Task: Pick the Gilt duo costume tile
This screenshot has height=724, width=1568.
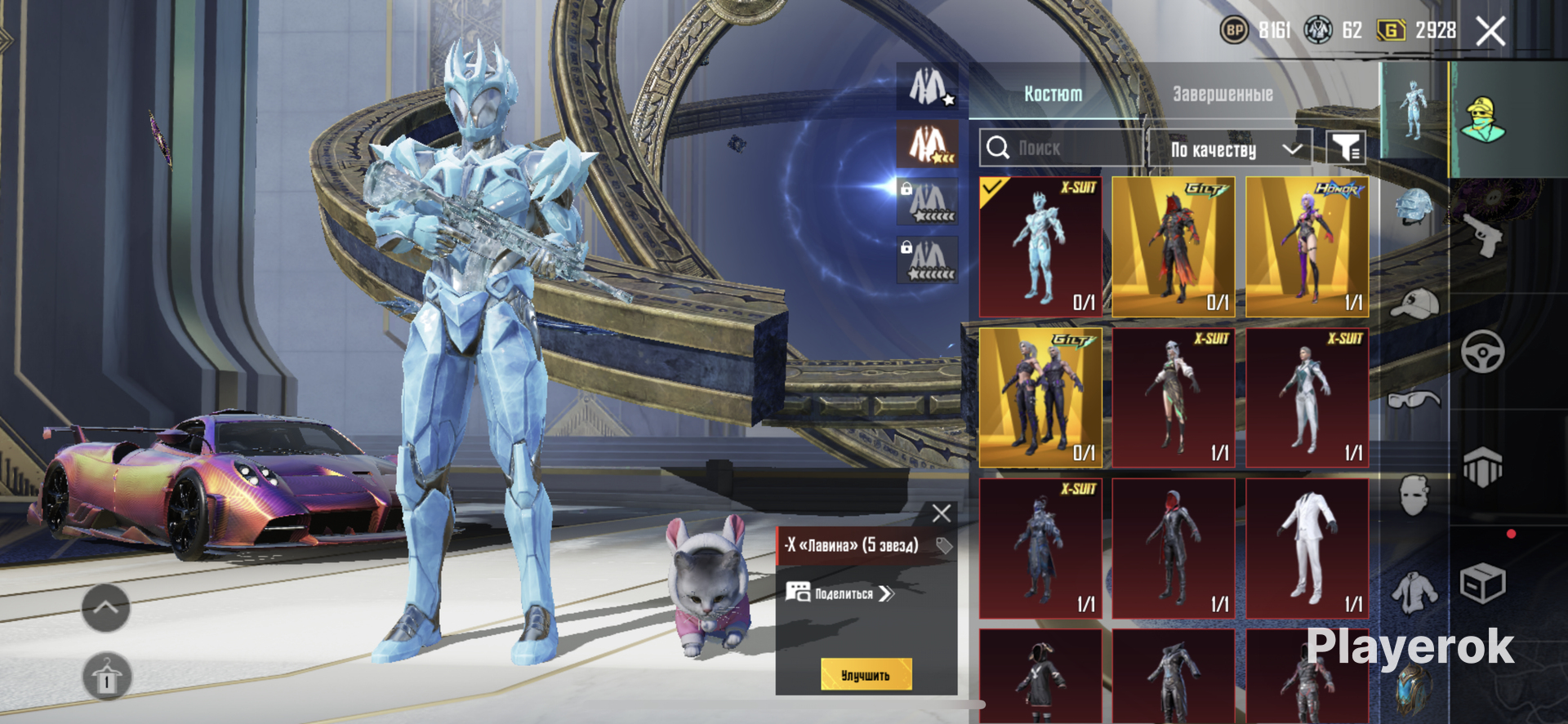Action: point(1040,398)
